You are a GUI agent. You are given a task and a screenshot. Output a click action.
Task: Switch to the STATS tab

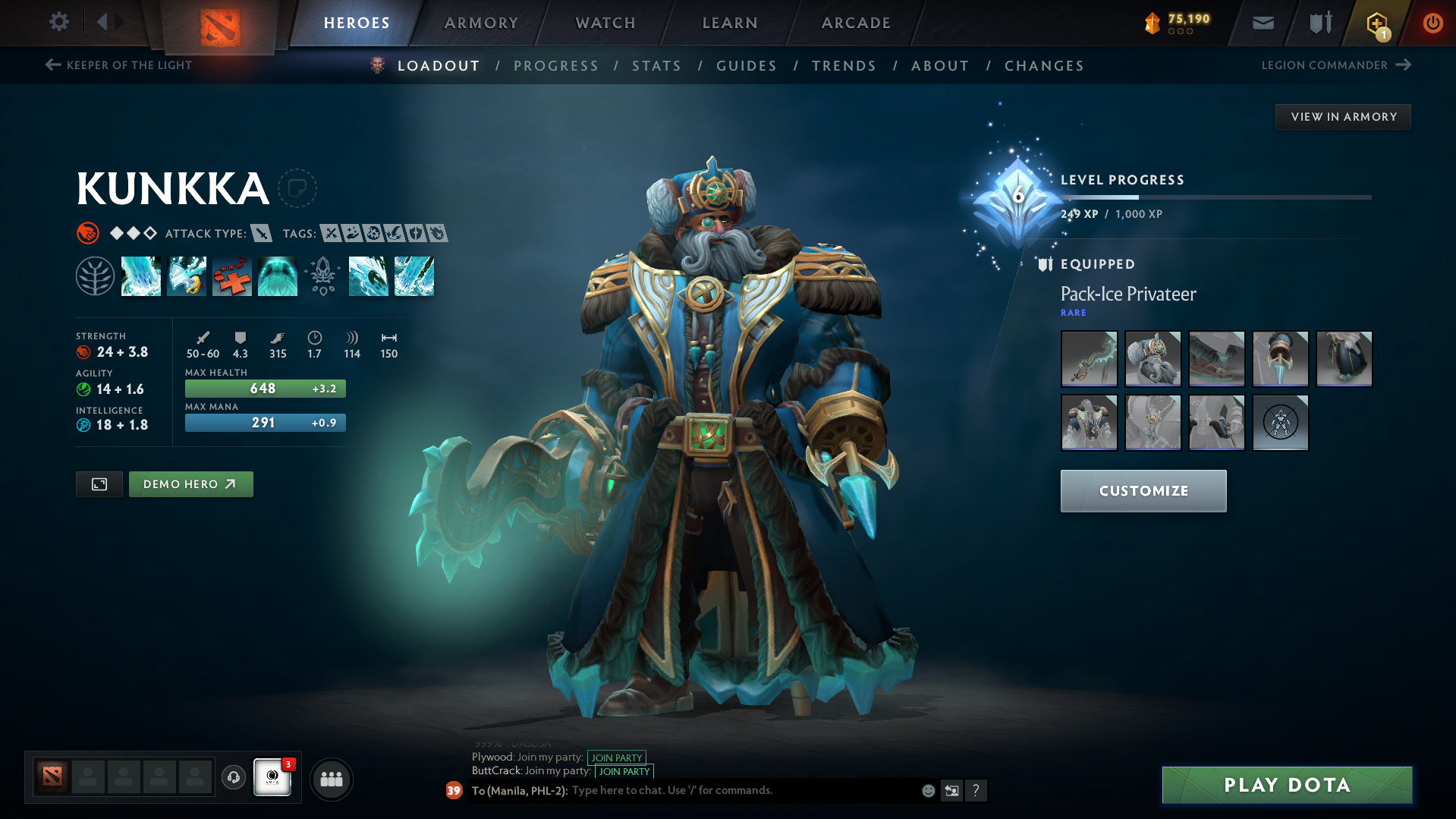pyautogui.click(x=656, y=66)
